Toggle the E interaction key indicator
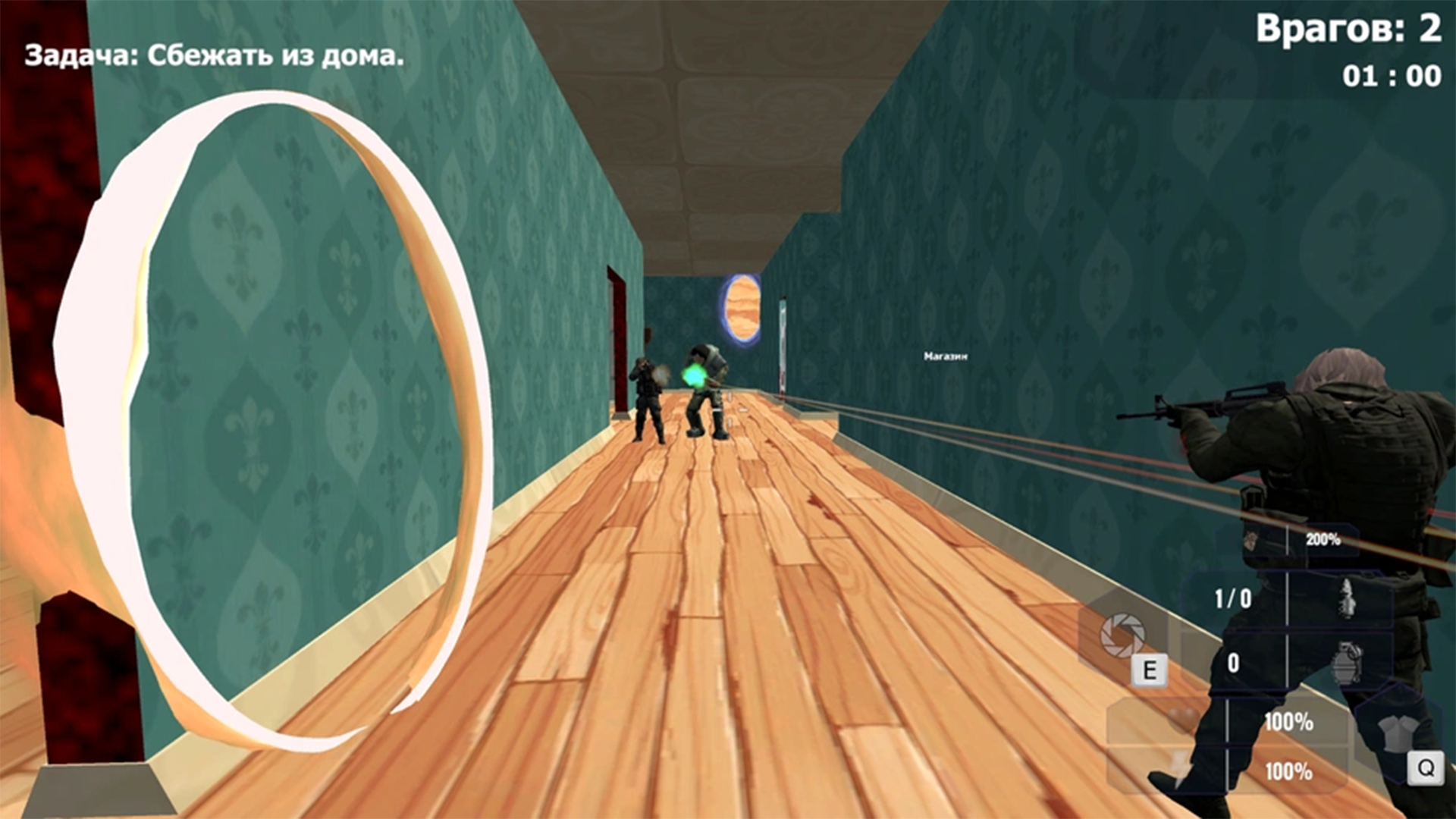The height and width of the screenshot is (819, 1456). pos(1149,668)
